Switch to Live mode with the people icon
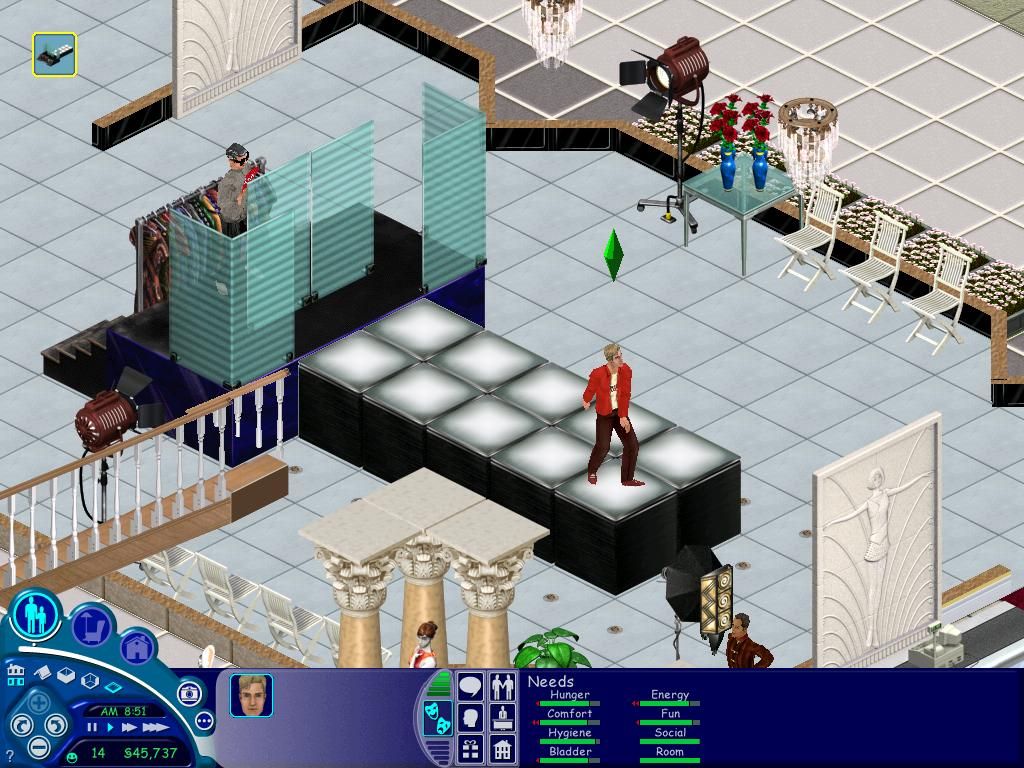Viewport: 1024px width, 768px height. click(x=36, y=614)
